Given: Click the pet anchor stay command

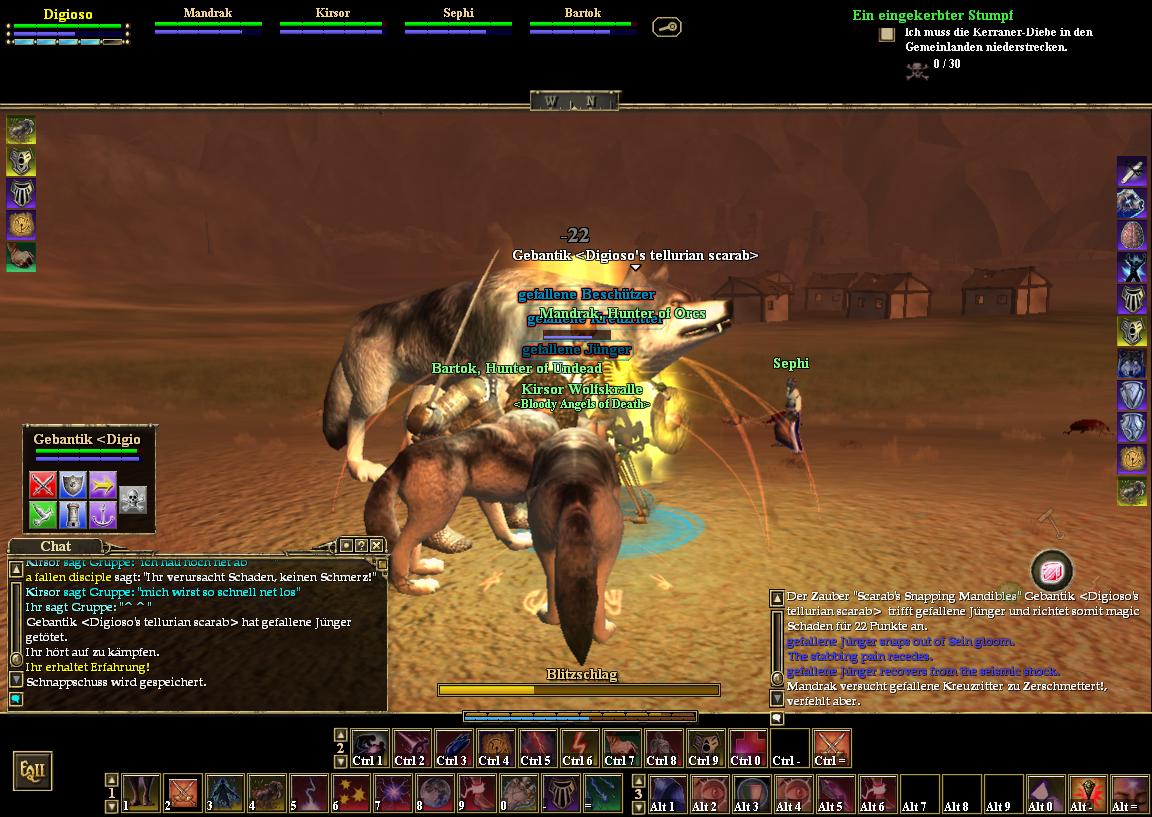Looking at the screenshot, I should (x=103, y=515).
